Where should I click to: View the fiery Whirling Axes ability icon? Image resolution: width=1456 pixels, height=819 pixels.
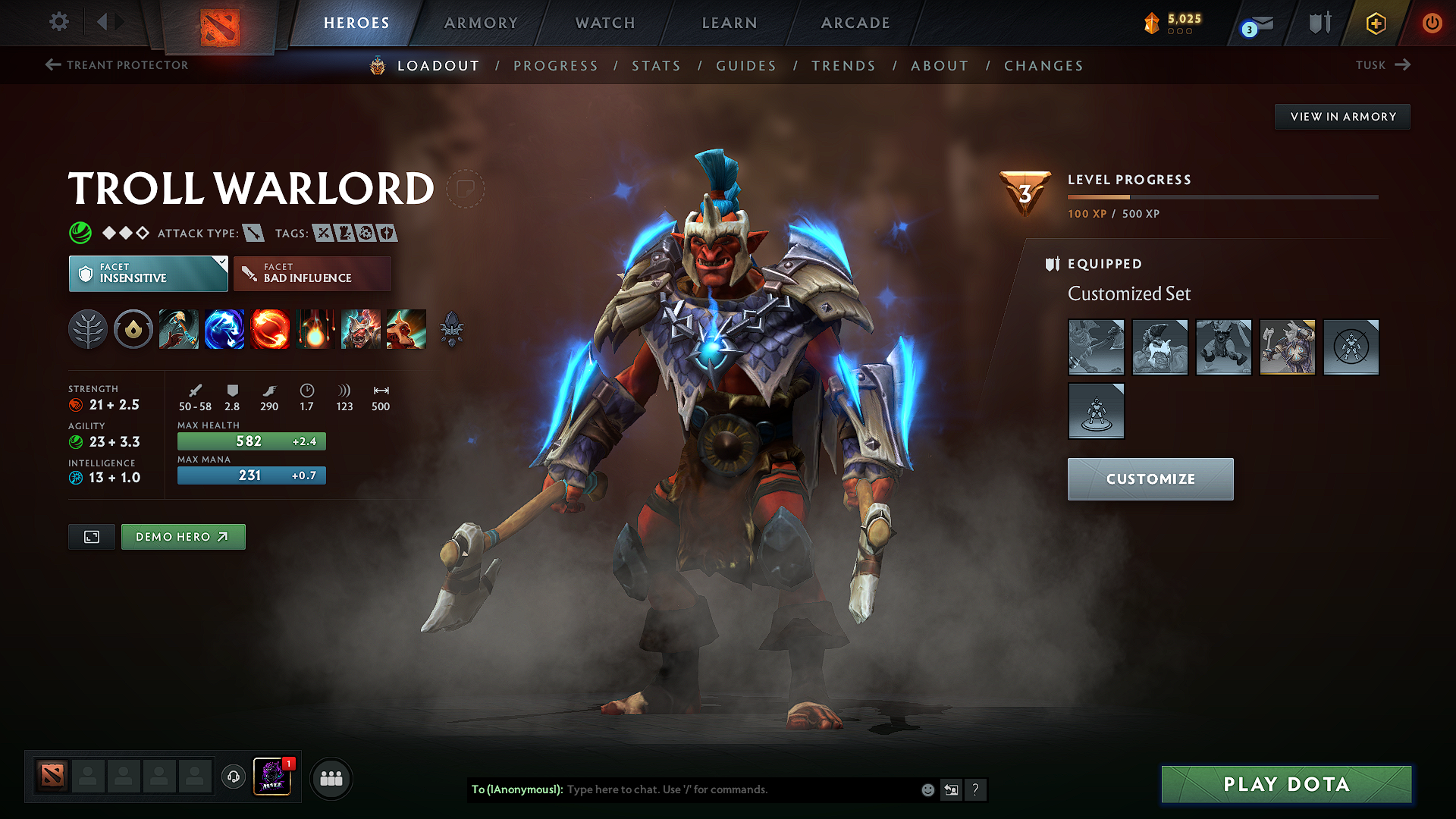click(269, 329)
